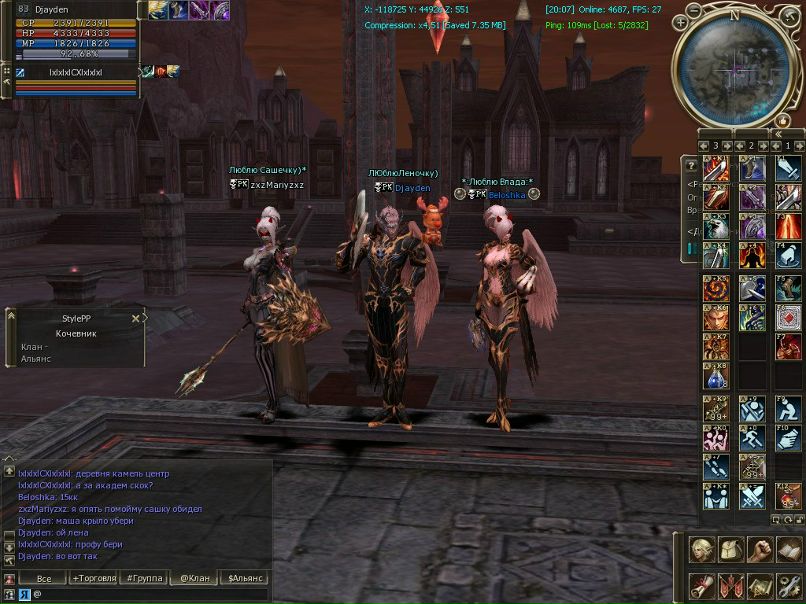The height and width of the screenshot is (604, 806).
Task: Select the lxlxlxlCXlxlxlxl target name bar
Action: pyautogui.click(x=76, y=72)
